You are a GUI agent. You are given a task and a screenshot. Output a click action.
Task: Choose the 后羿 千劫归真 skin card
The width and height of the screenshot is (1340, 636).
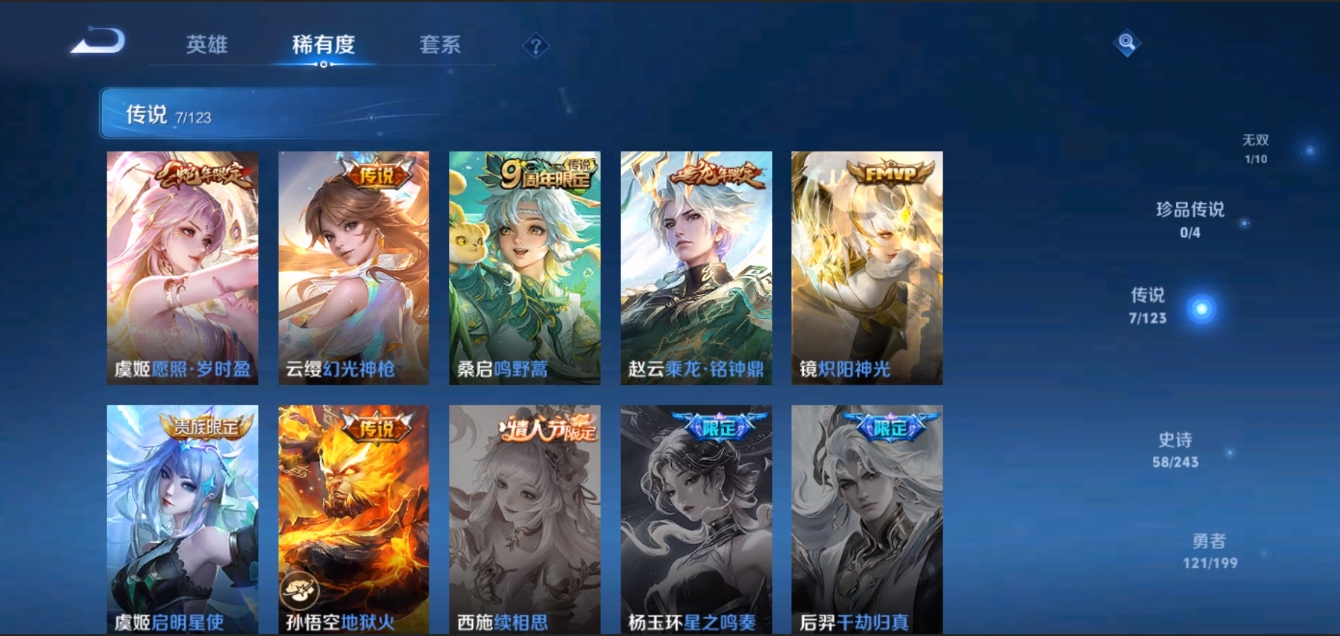(867, 519)
